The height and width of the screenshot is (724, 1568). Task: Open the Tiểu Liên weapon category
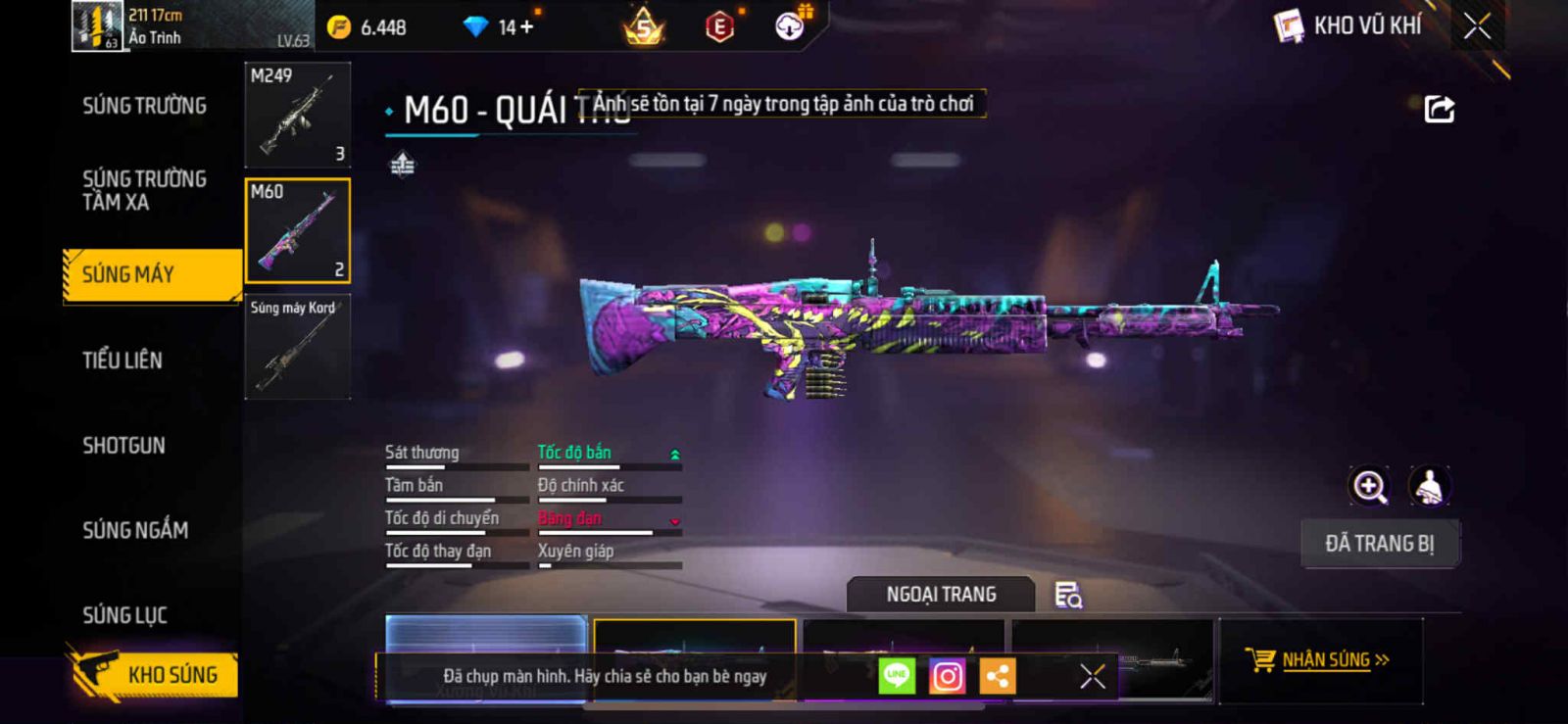click(122, 361)
